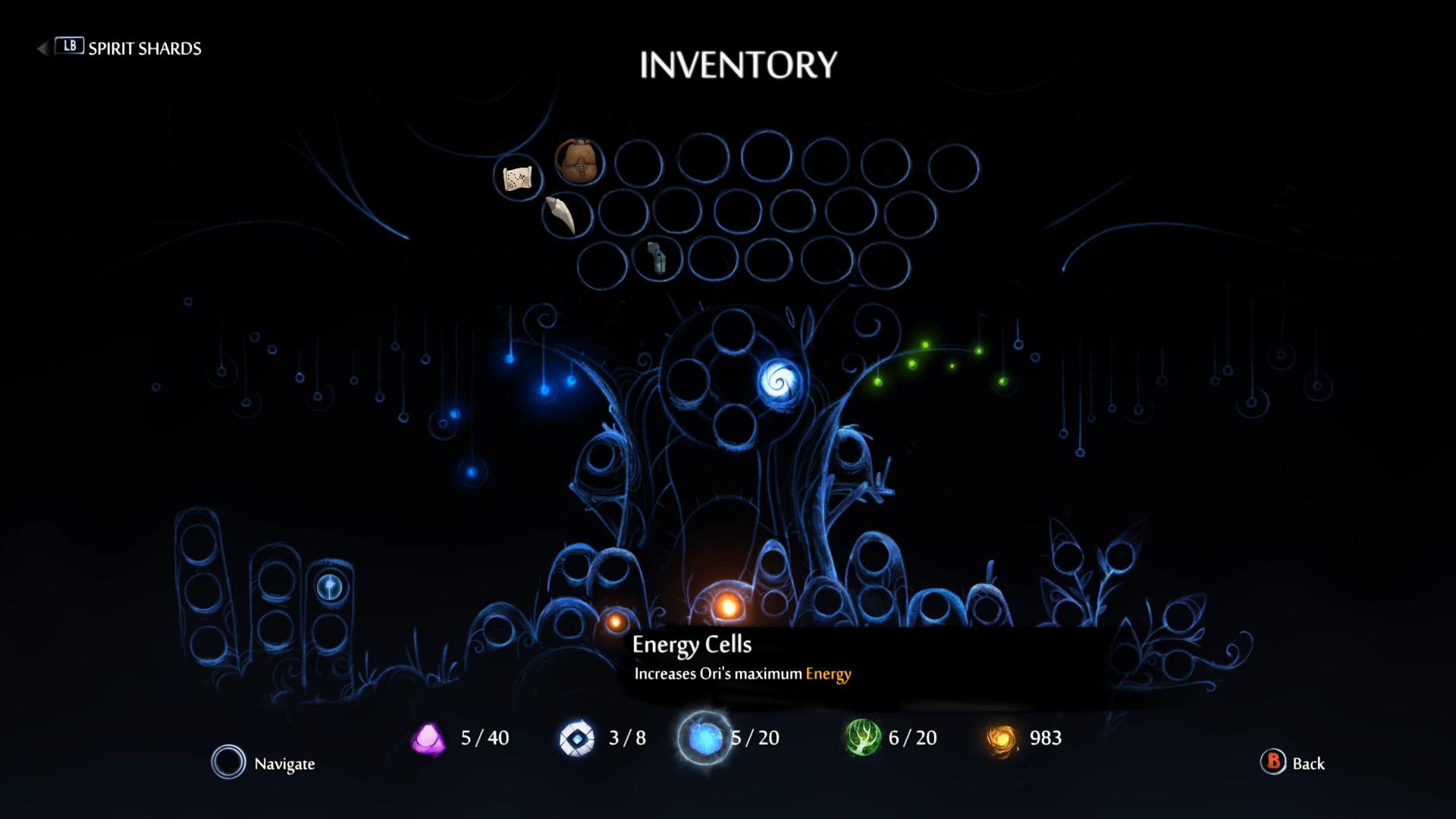1456x819 pixels.
Task: Click the golden Spirit Light orb showing 983
Action: click(x=1003, y=737)
